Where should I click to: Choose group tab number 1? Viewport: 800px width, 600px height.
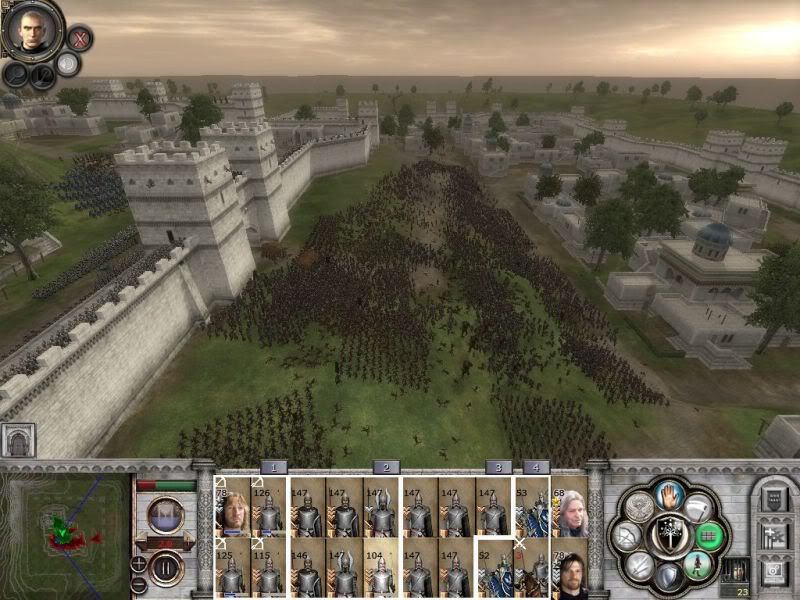[274, 467]
